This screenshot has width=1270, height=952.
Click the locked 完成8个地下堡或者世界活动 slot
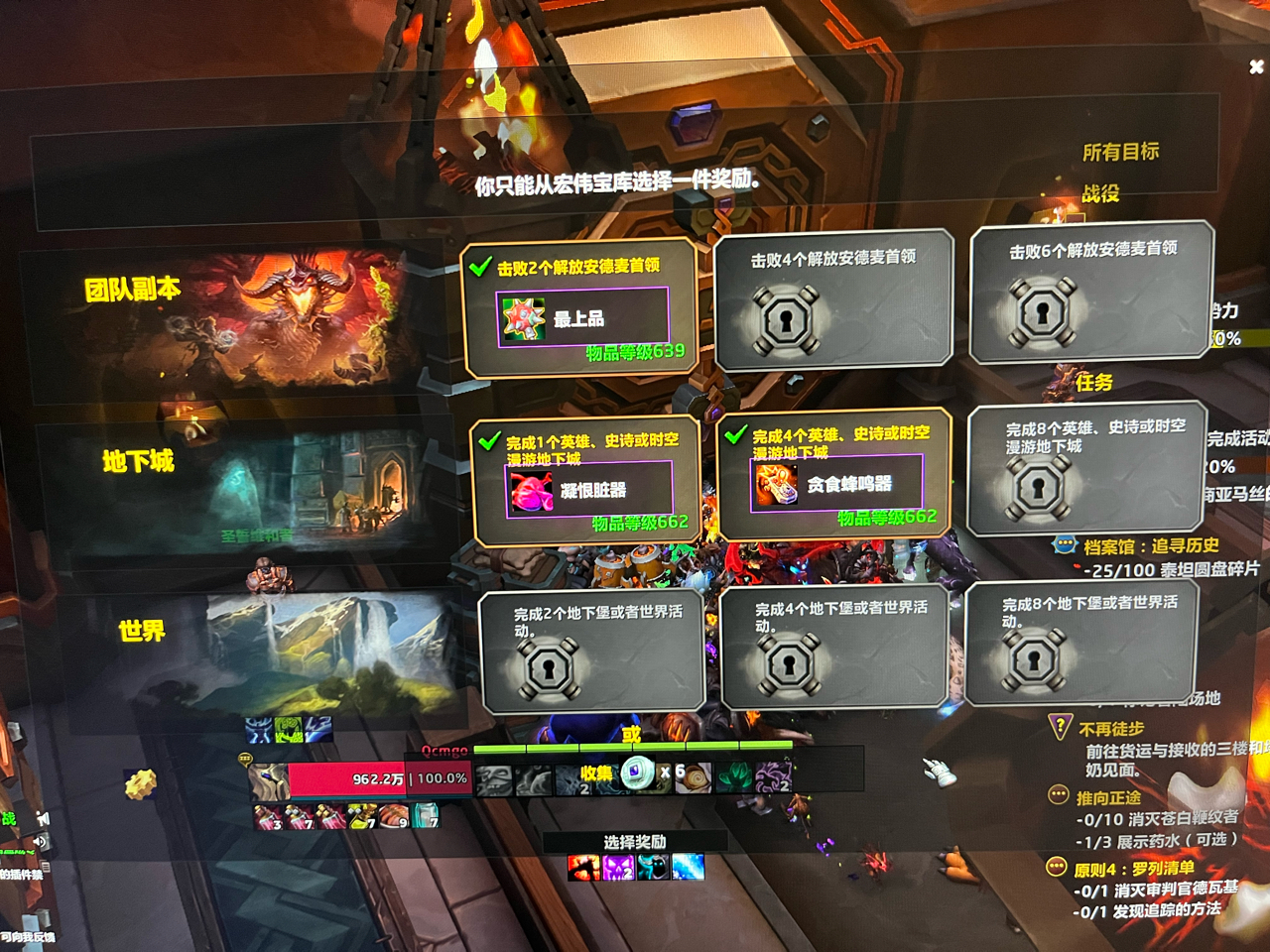click(x=1080, y=643)
